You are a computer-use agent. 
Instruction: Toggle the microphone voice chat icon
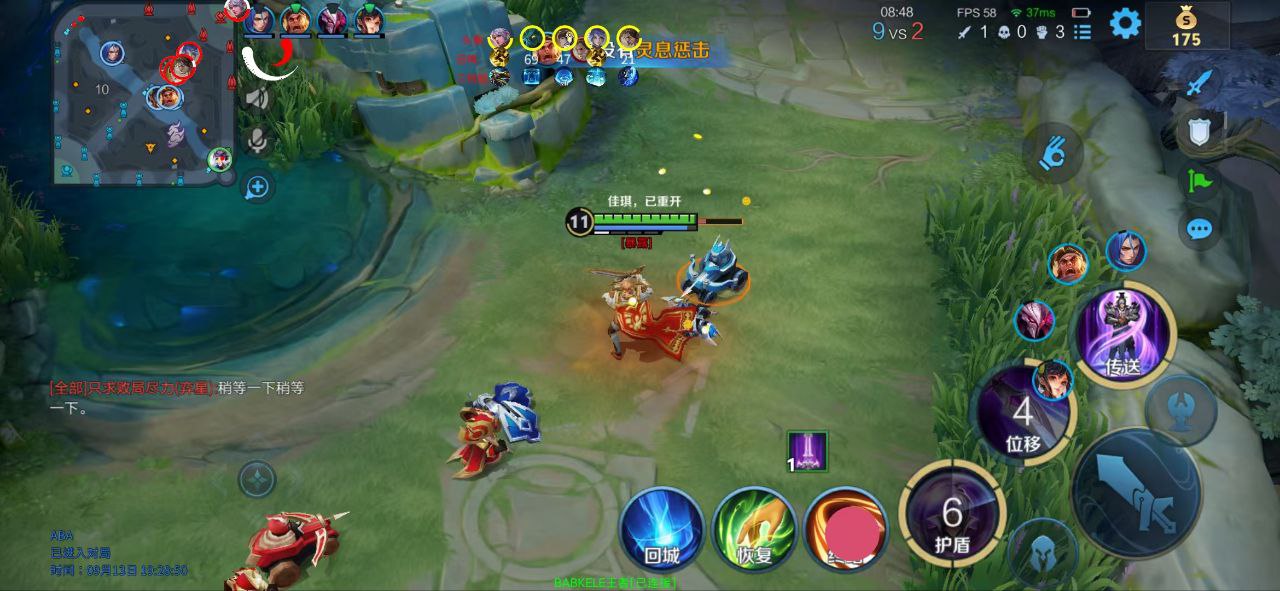[258, 141]
